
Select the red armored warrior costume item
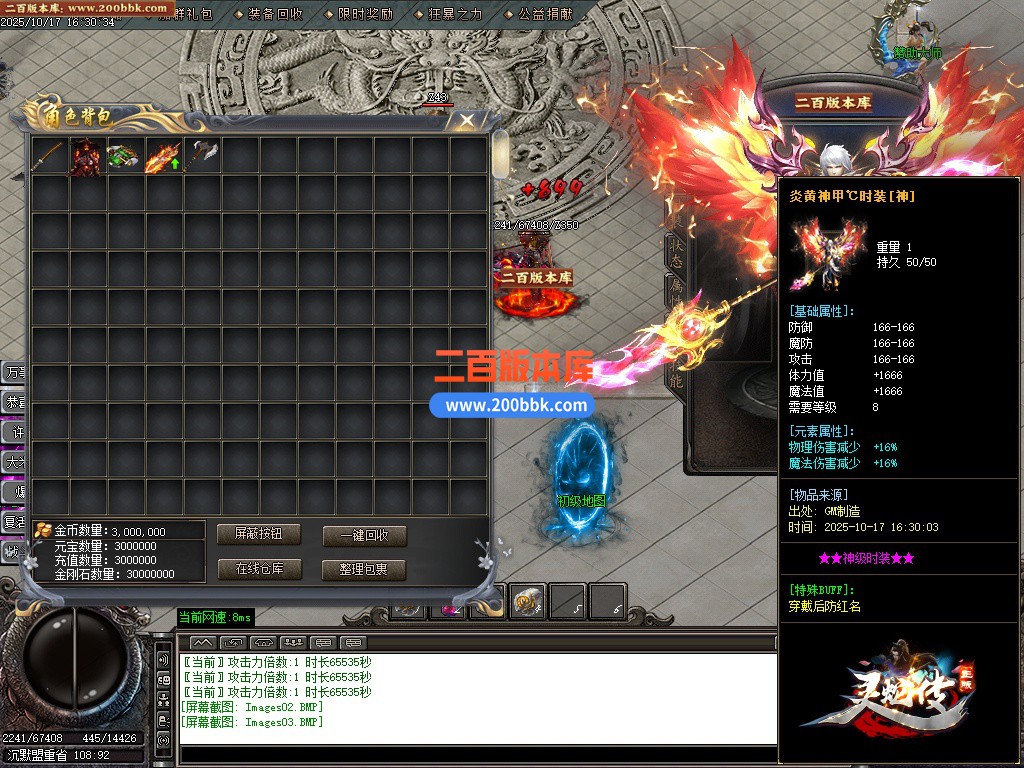pyautogui.click(x=86, y=157)
